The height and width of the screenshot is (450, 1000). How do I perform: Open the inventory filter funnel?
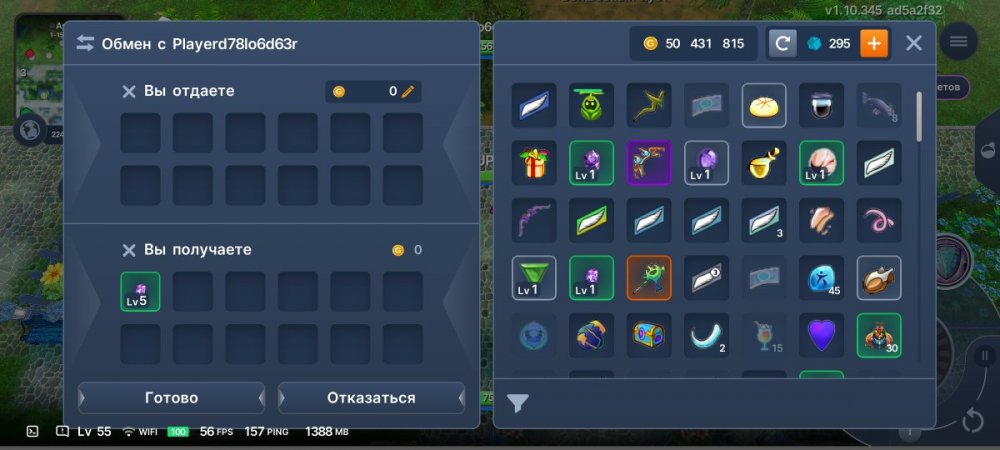point(517,403)
